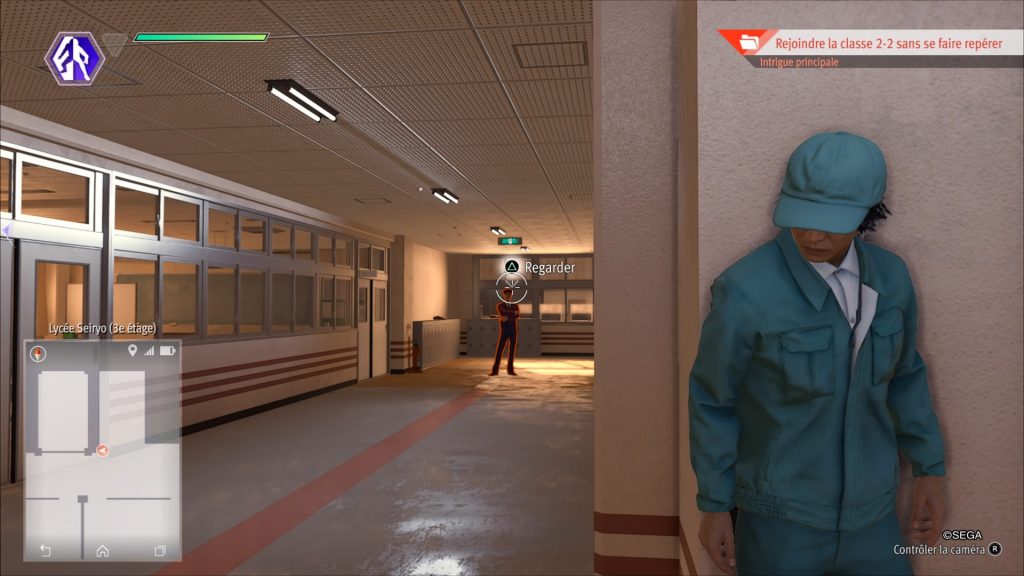Click the location pin icon on the minimap
The width and height of the screenshot is (1024, 576).
click(x=132, y=351)
